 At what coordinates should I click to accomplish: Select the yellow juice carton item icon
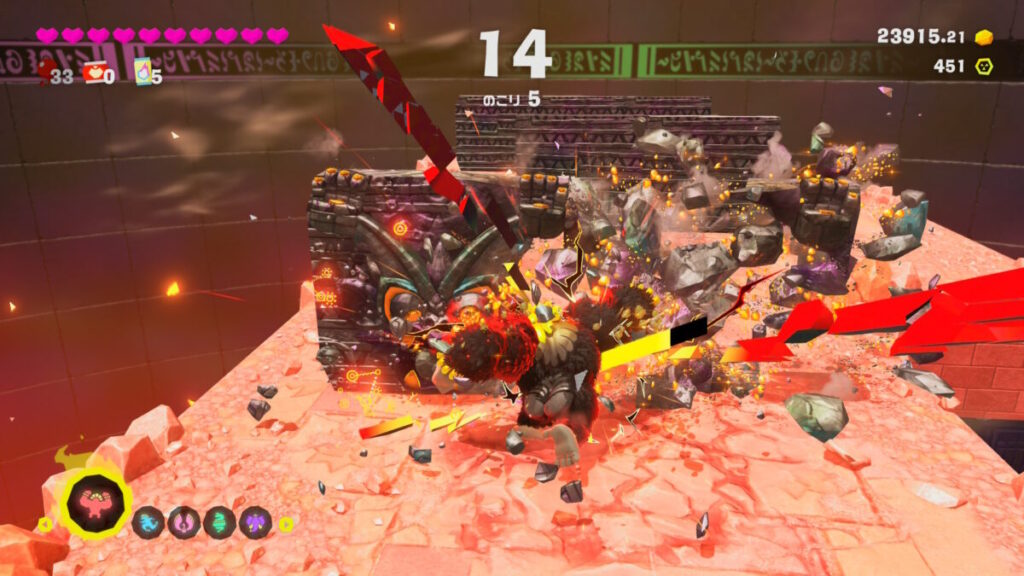142,72
